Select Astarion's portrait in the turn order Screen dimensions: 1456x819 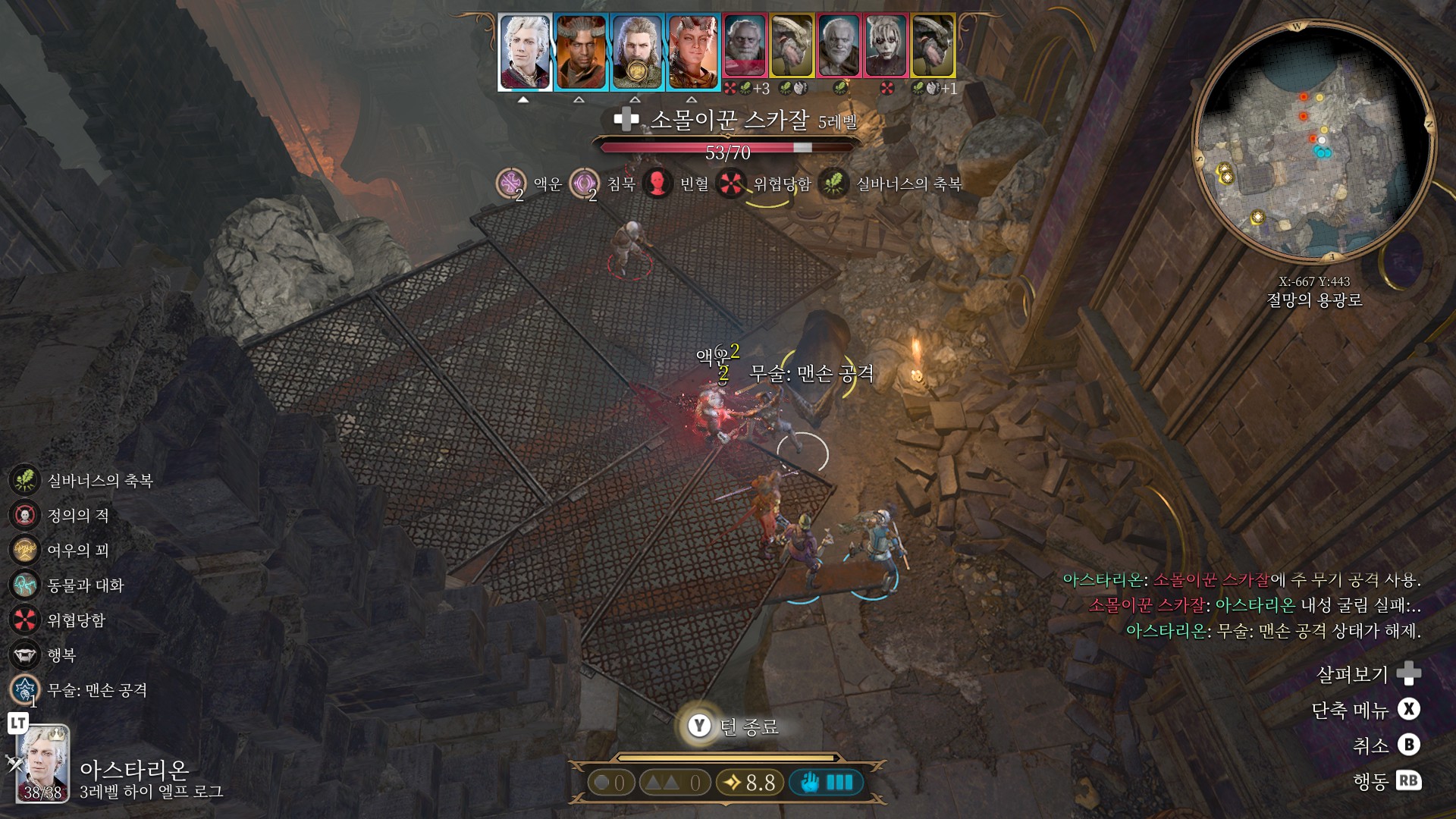coord(524,52)
